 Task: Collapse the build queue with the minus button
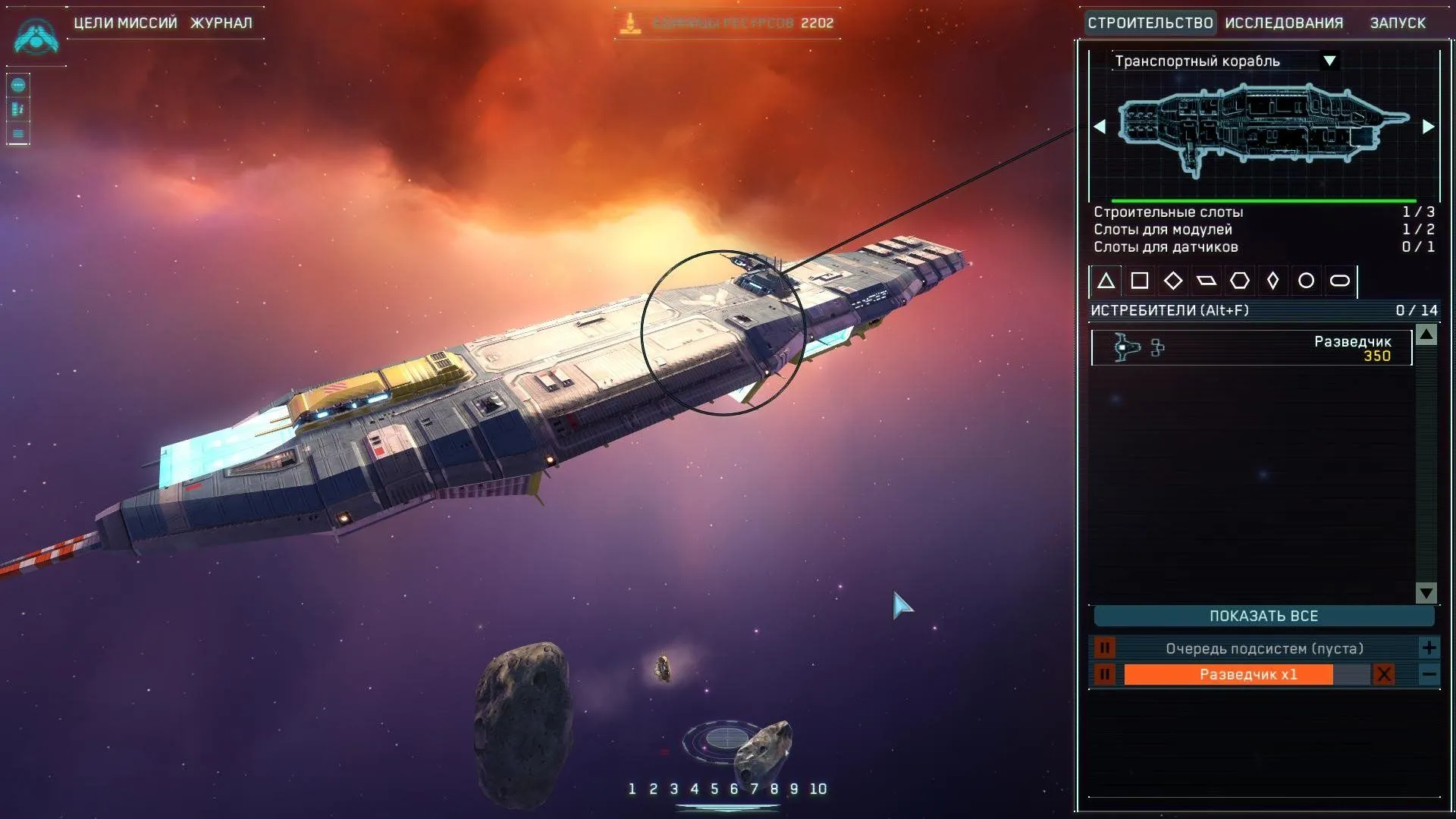pos(1429,674)
